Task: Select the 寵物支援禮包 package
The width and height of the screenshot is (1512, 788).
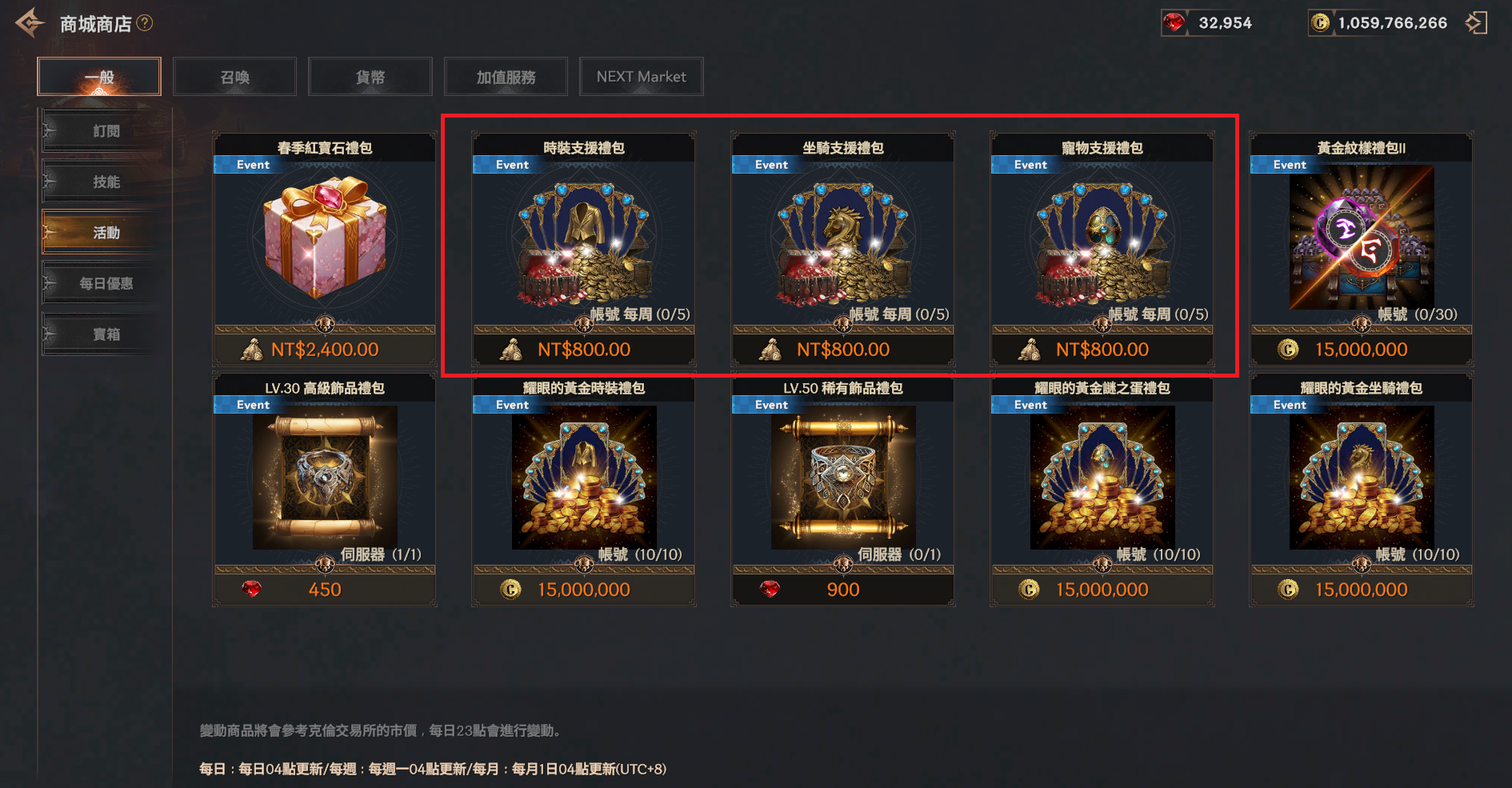Action: (x=1102, y=240)
